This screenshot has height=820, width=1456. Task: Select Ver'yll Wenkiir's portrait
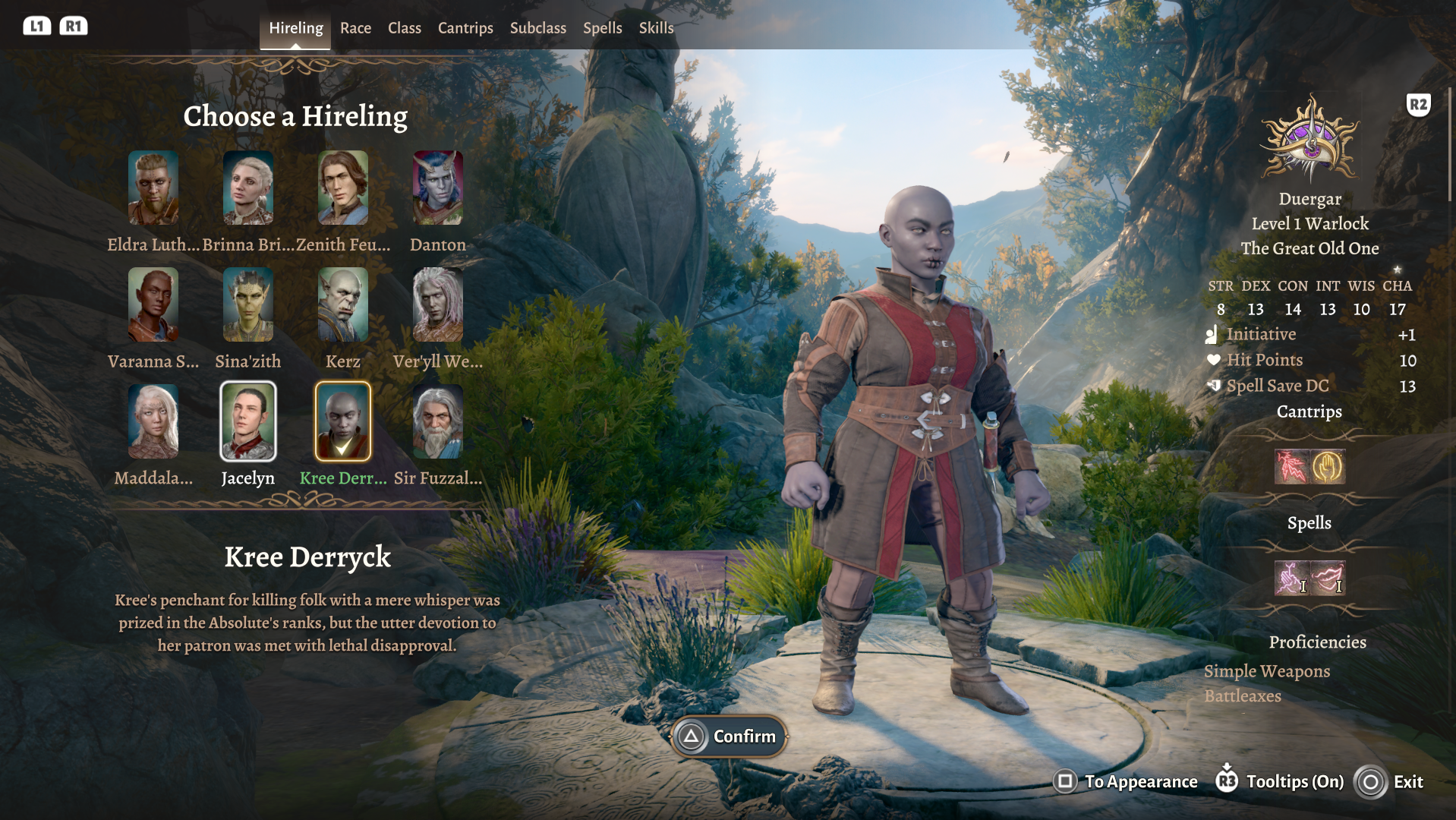(x=438, y=304)
